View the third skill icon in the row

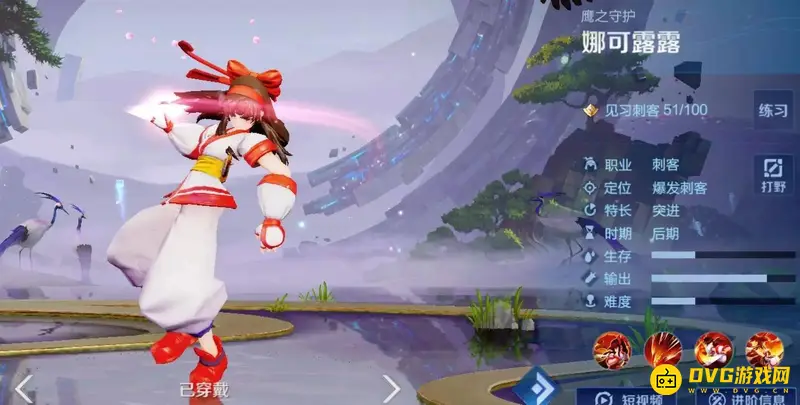(713, 349)
